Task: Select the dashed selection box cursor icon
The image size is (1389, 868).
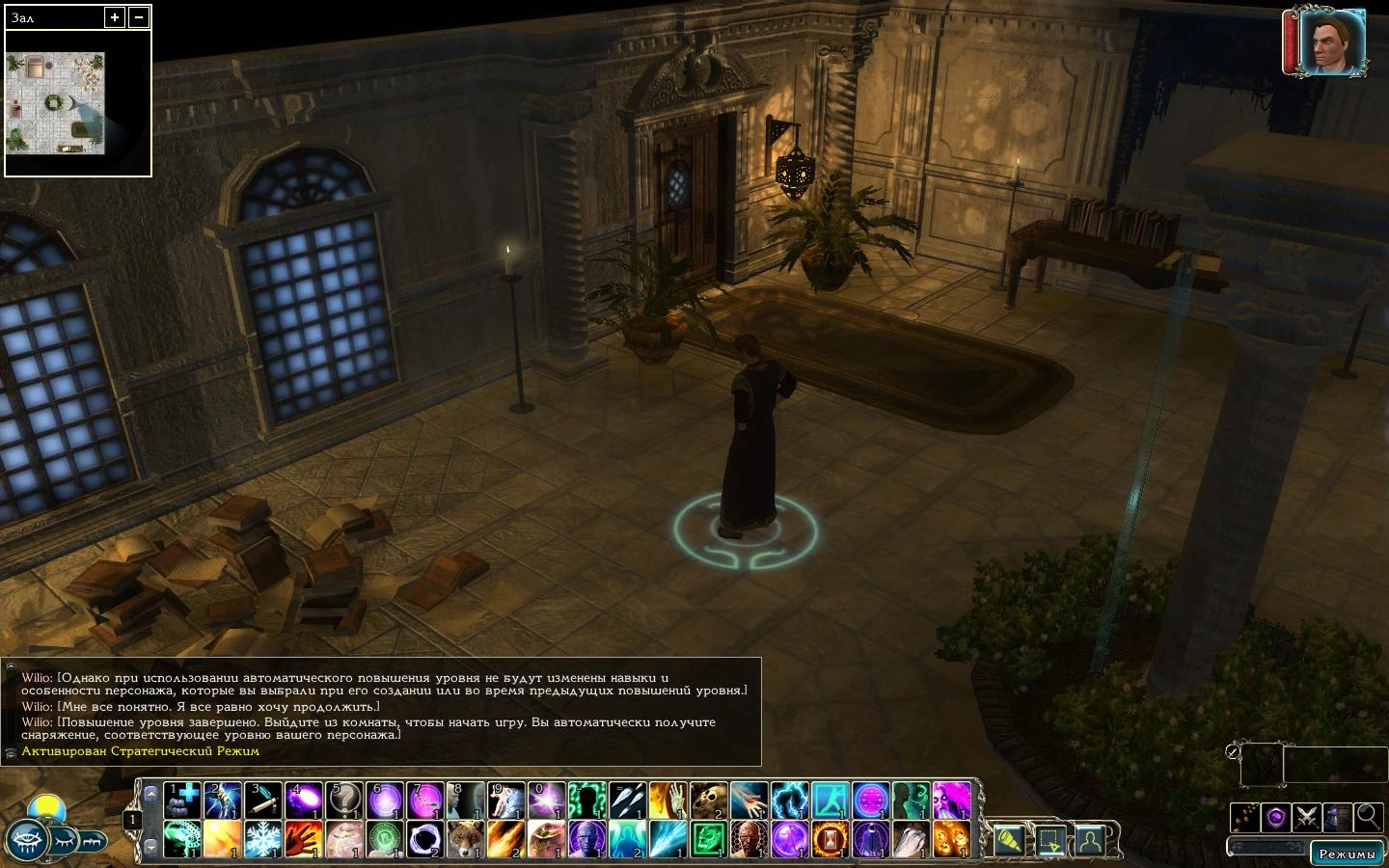Action: (1050, 841)
